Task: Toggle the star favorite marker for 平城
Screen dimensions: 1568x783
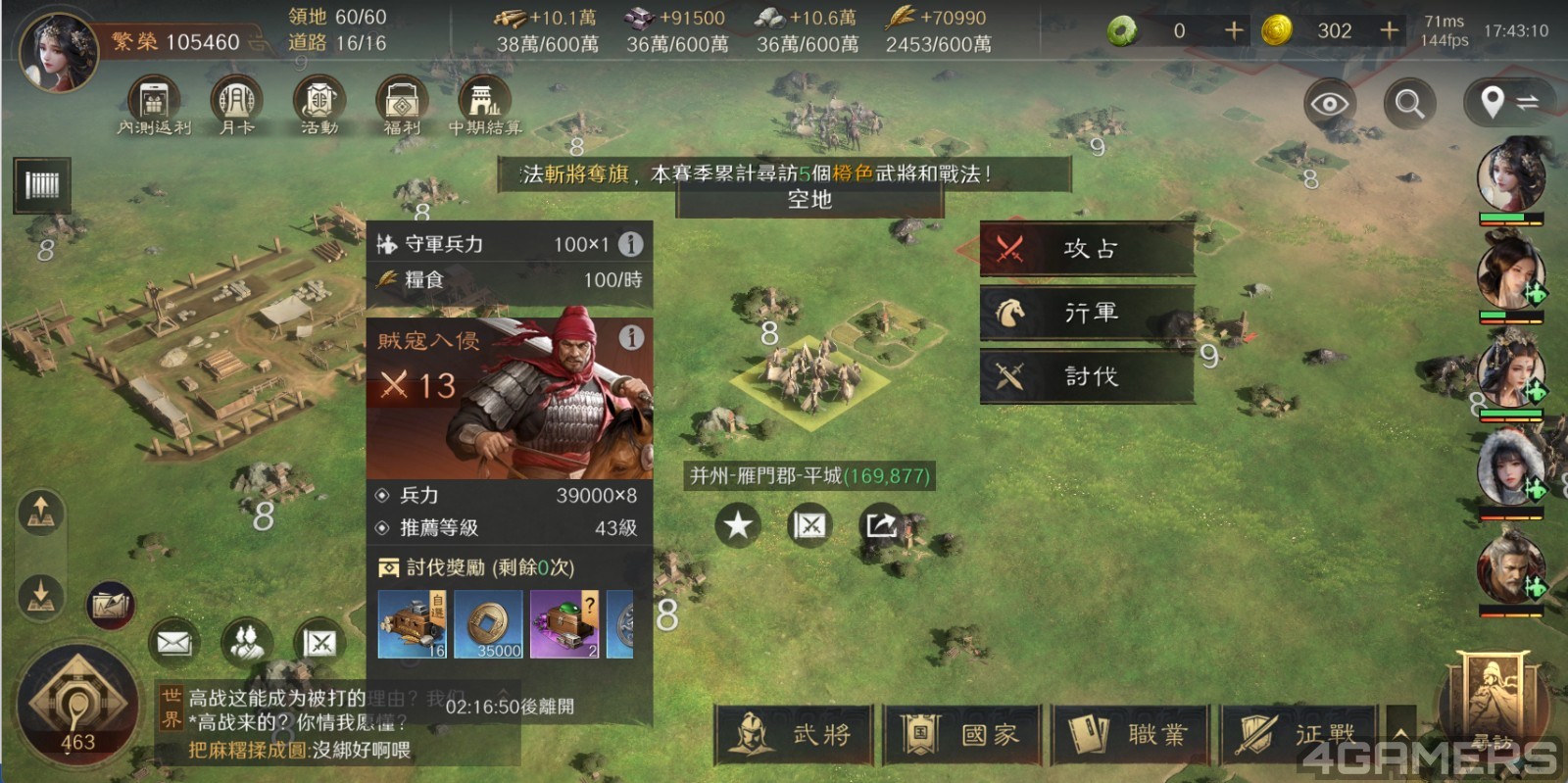Action: coord(738,525)
